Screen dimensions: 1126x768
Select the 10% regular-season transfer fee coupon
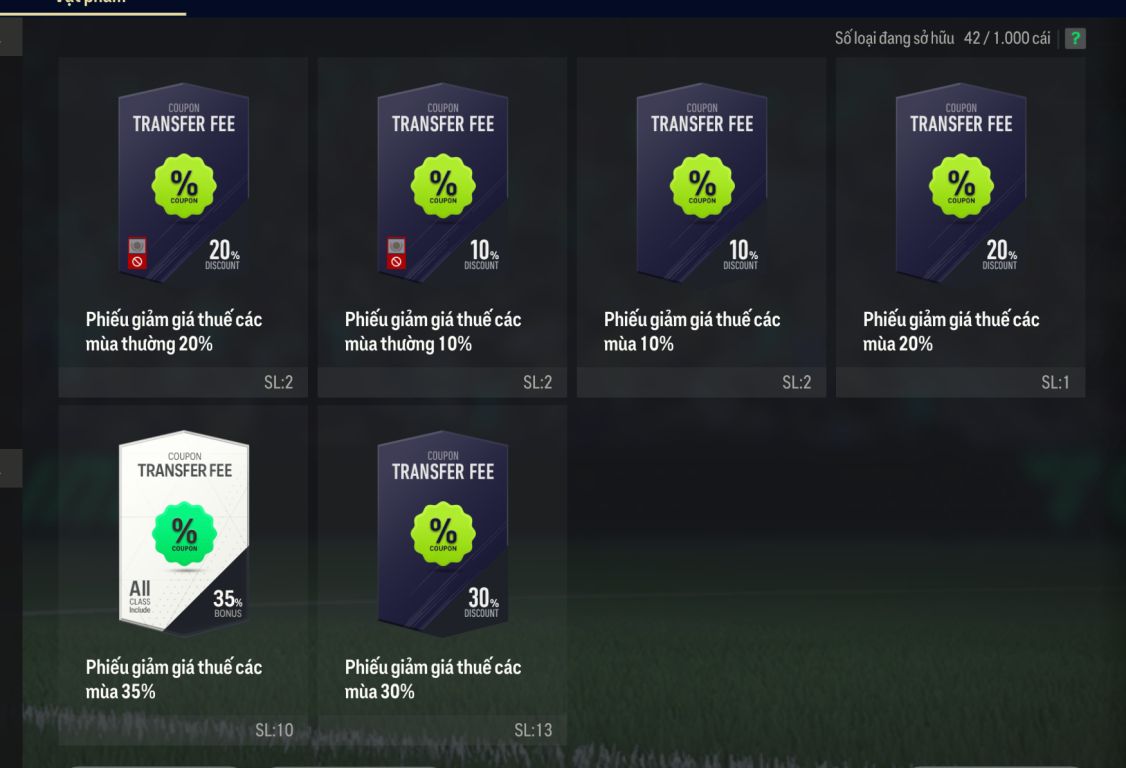[442, 227]
